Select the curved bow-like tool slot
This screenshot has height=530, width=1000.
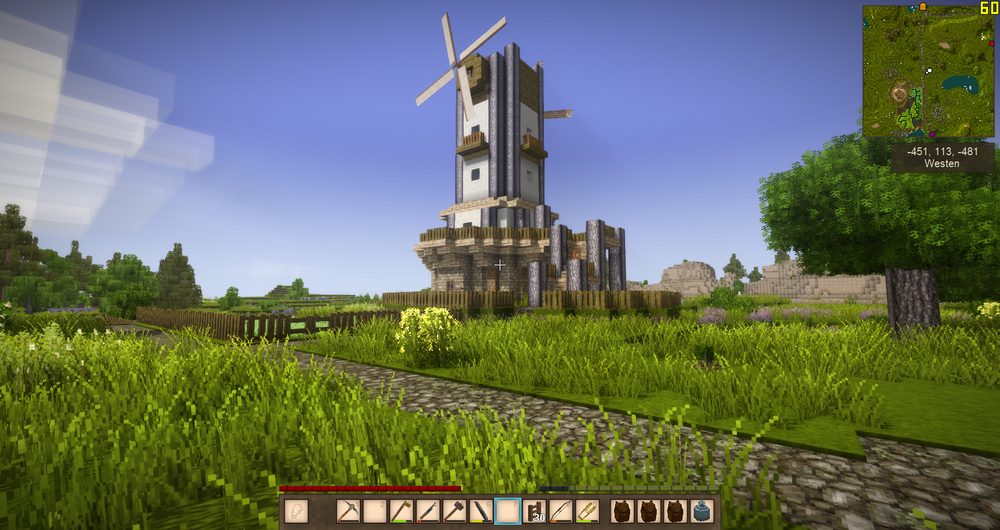(561, 512)
